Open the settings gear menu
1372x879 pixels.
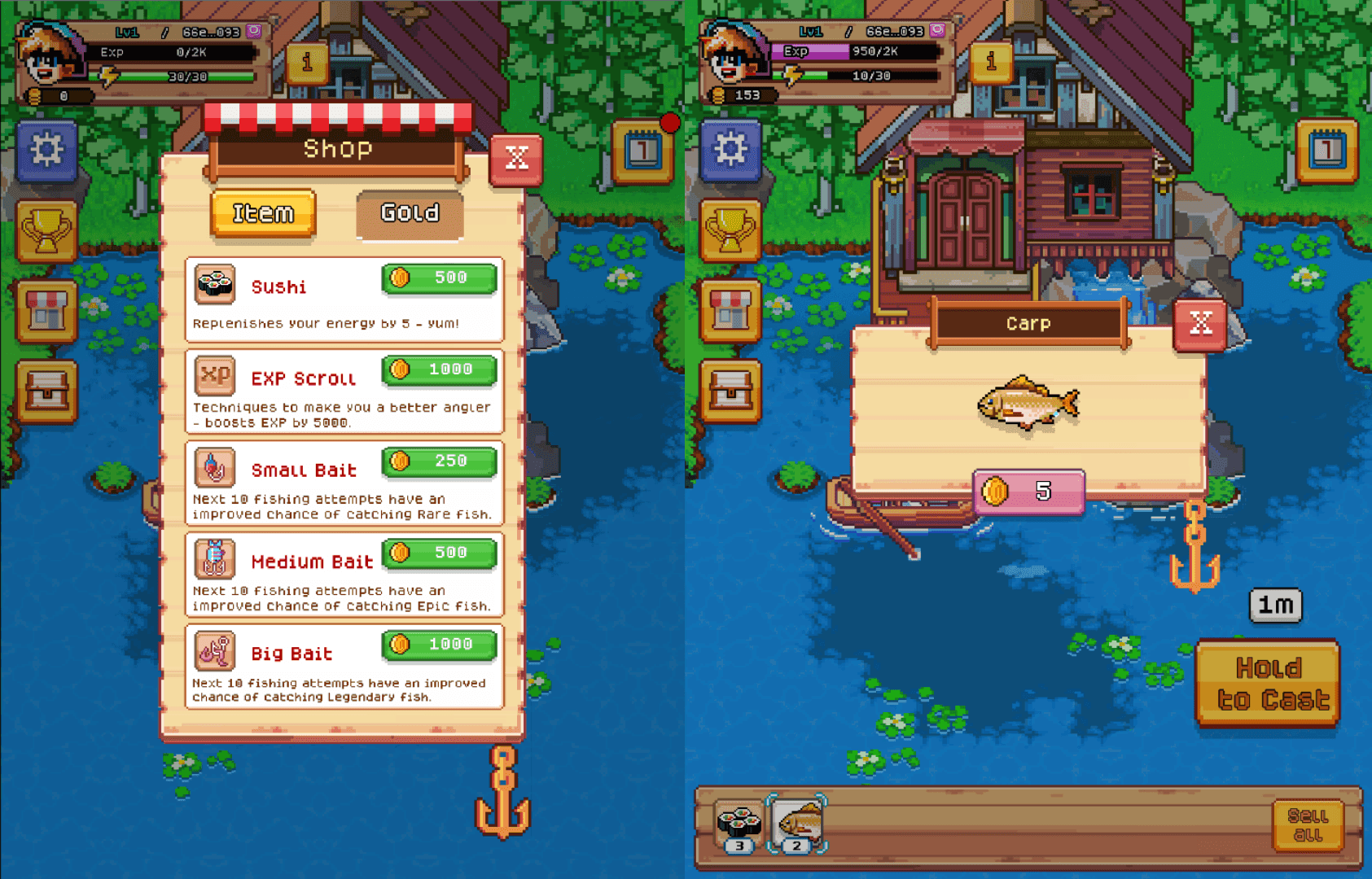[x=47, y=151]
